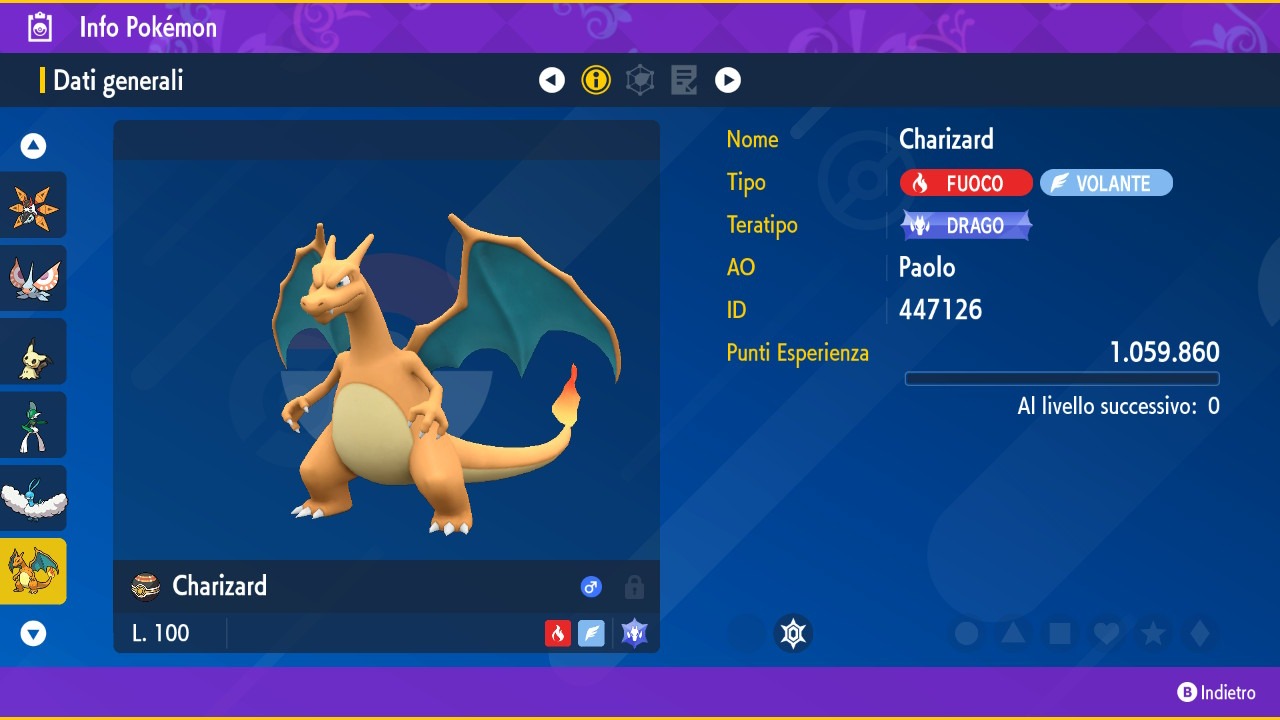Move down the party list arrow
Screen dimensions: 1280x720
tap(34, 633)
